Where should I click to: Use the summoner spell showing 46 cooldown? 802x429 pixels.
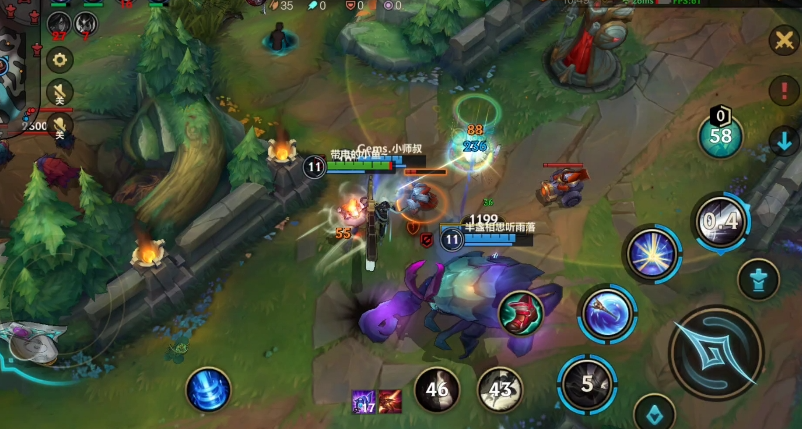437,389
